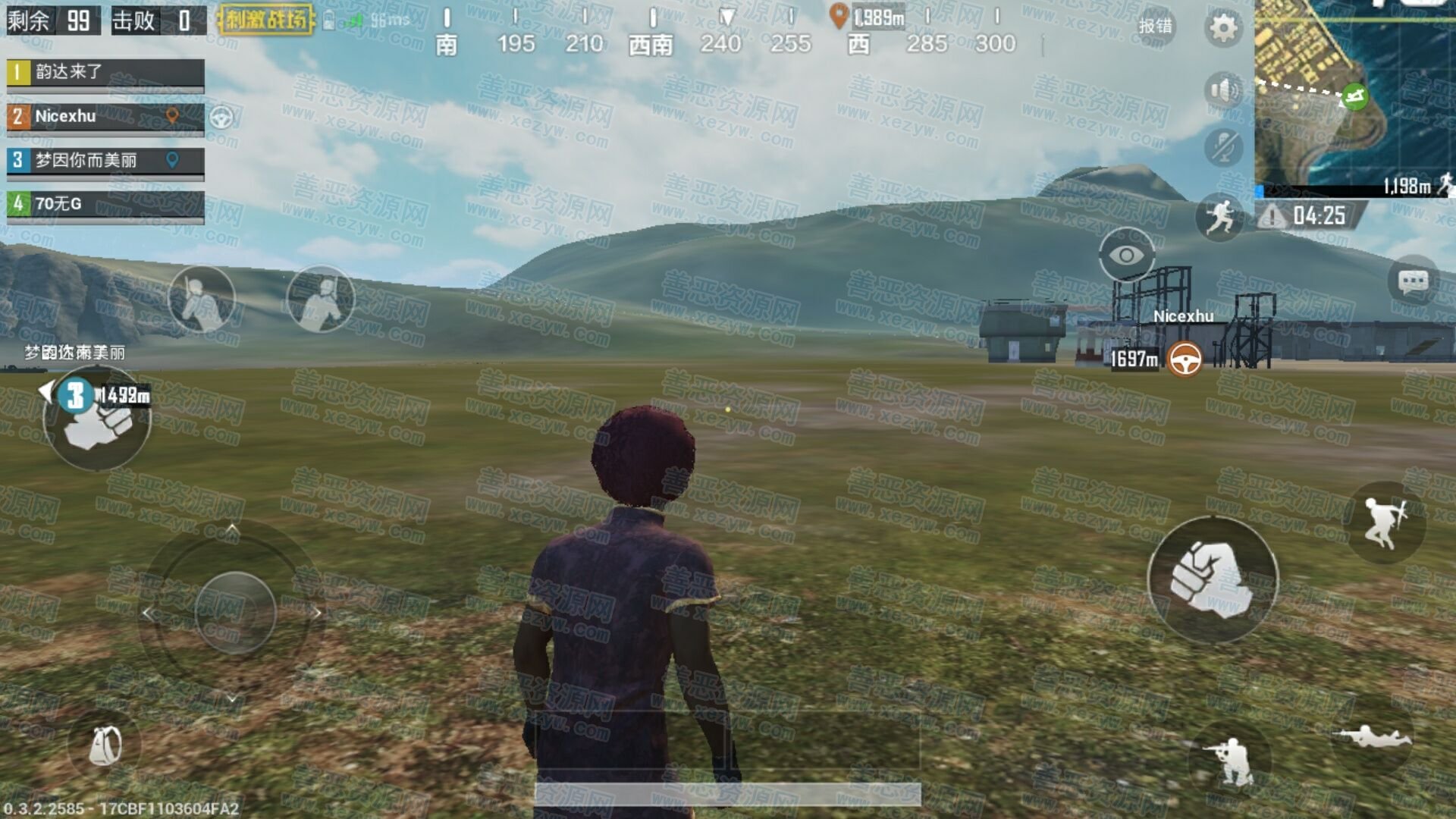Viewport: 1456px width, 819px height.
Task: Select teammate 梦因你而美丽 in squad list
Action: point(105,161)
